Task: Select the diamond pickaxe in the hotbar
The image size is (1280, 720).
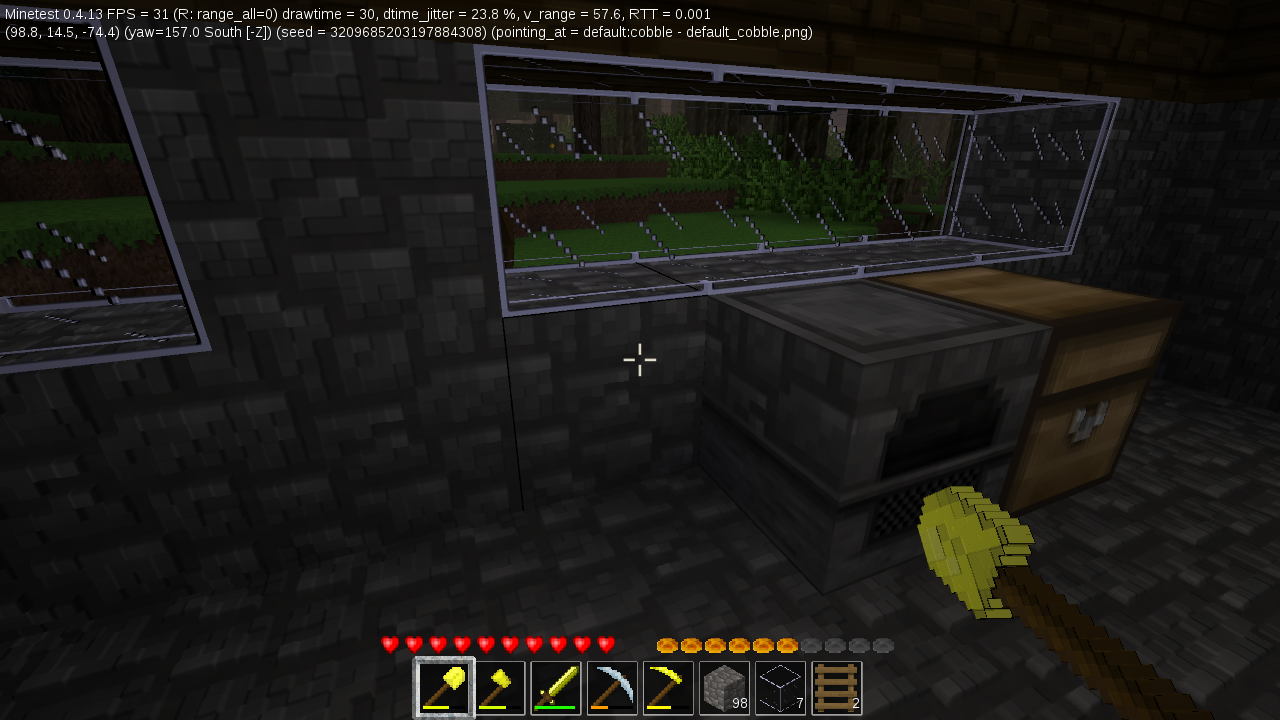Action: [x=612, y=686]
